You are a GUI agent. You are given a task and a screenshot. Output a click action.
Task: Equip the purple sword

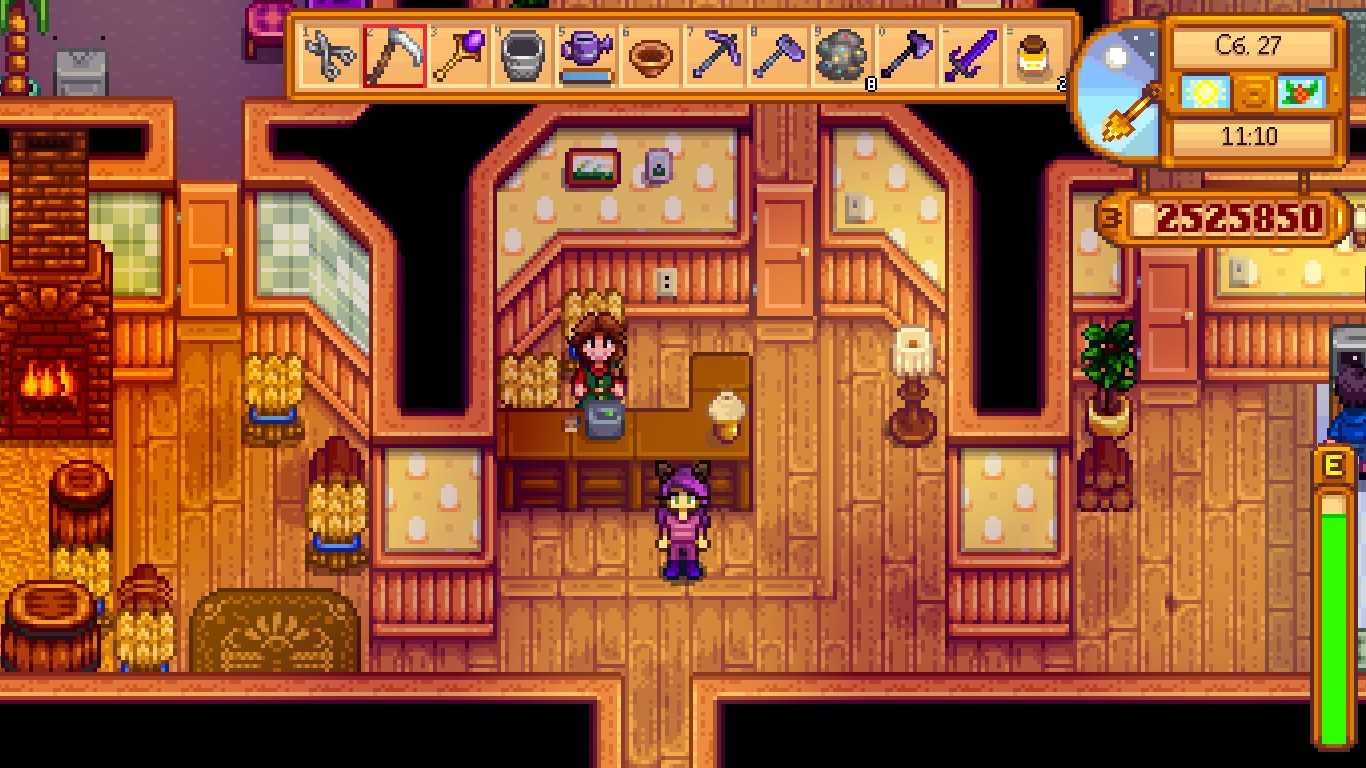click(x=970, y=56)
